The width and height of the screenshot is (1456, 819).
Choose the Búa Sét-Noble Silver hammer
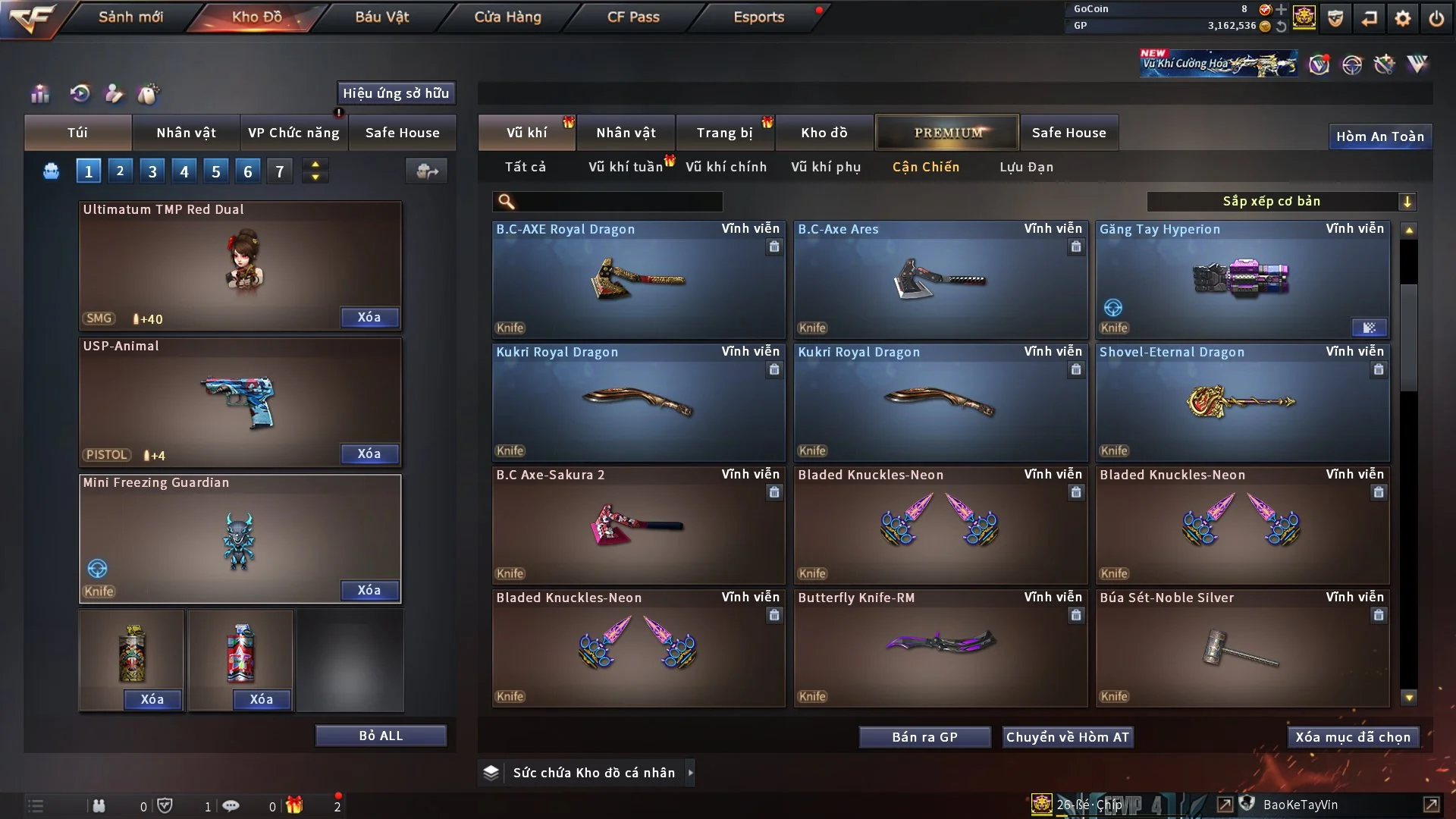[x=1242, y=648]
